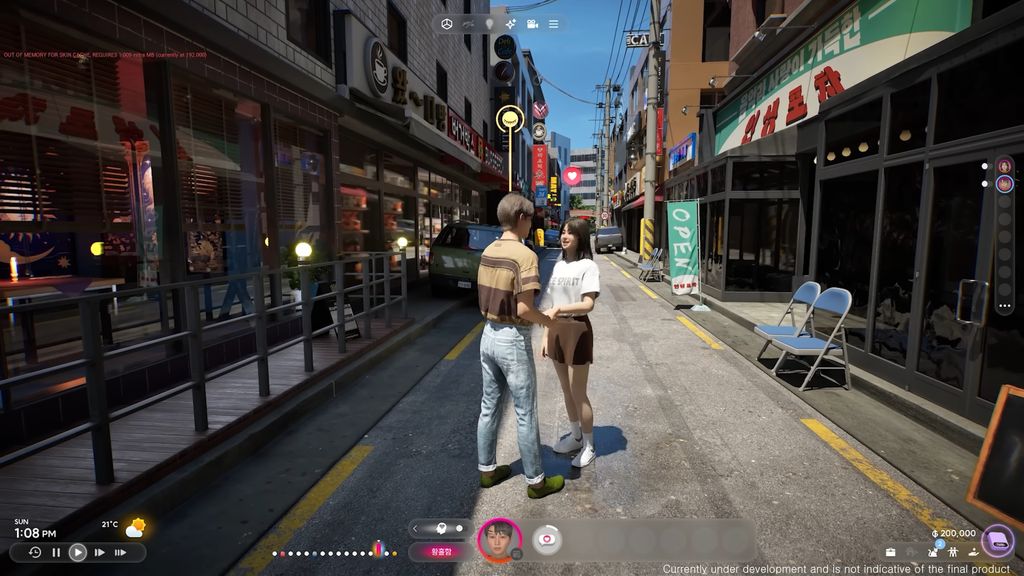This screenshot has width=1024, height=576.
Task: Pause the game time
Action: pyautogui.click(x=56, y=552)
